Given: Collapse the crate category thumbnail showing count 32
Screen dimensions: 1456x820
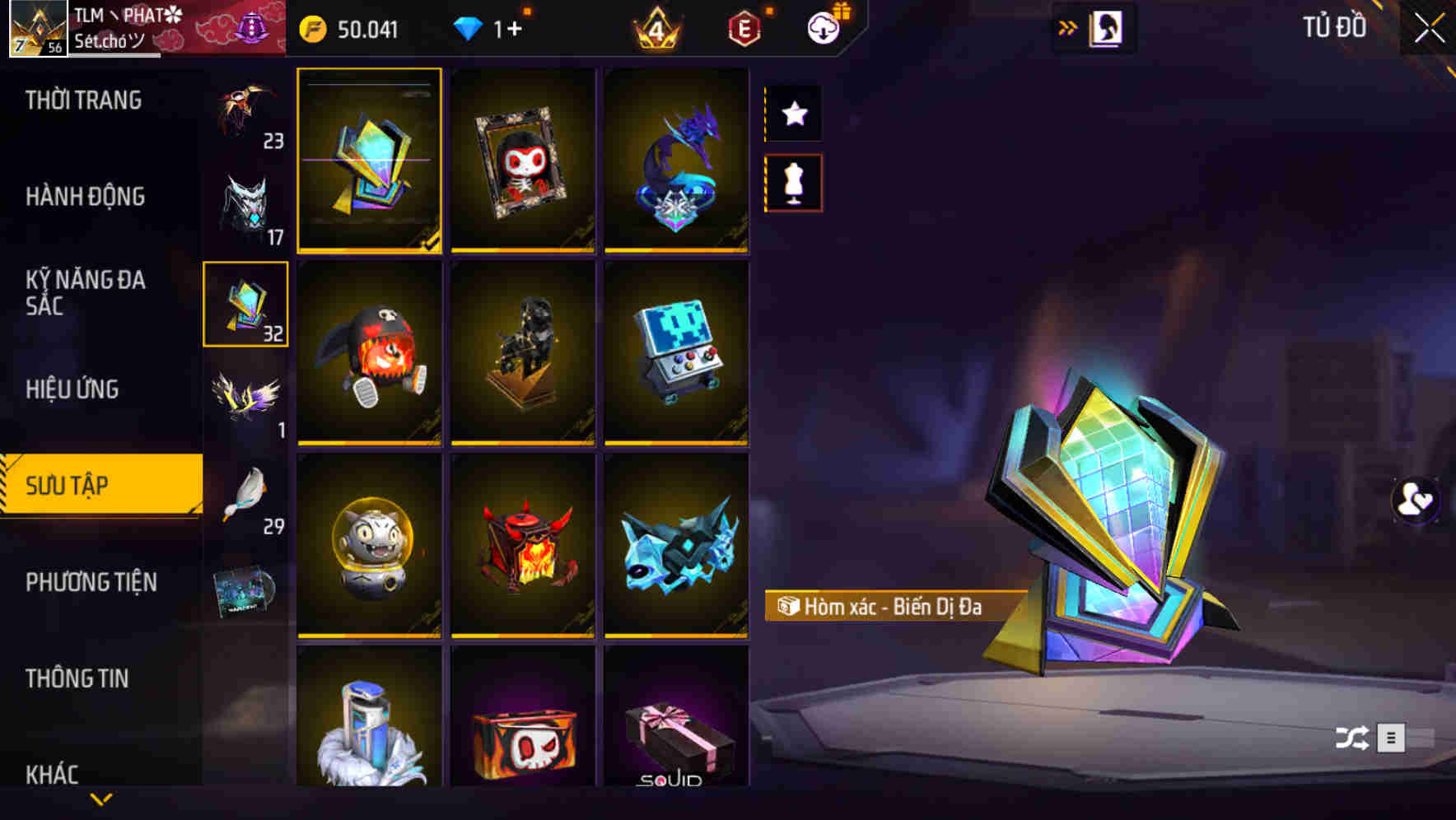Looking at the screenshot, I should coord(245,305).
